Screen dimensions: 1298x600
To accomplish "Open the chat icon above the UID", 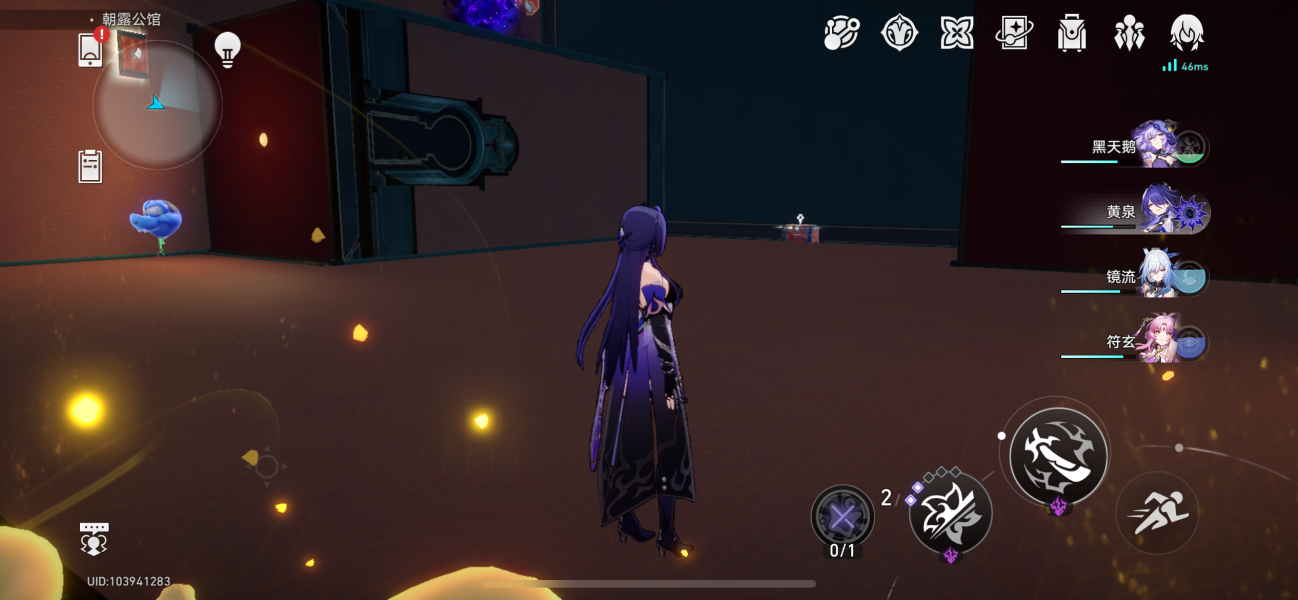I will (x=94, y=538).
